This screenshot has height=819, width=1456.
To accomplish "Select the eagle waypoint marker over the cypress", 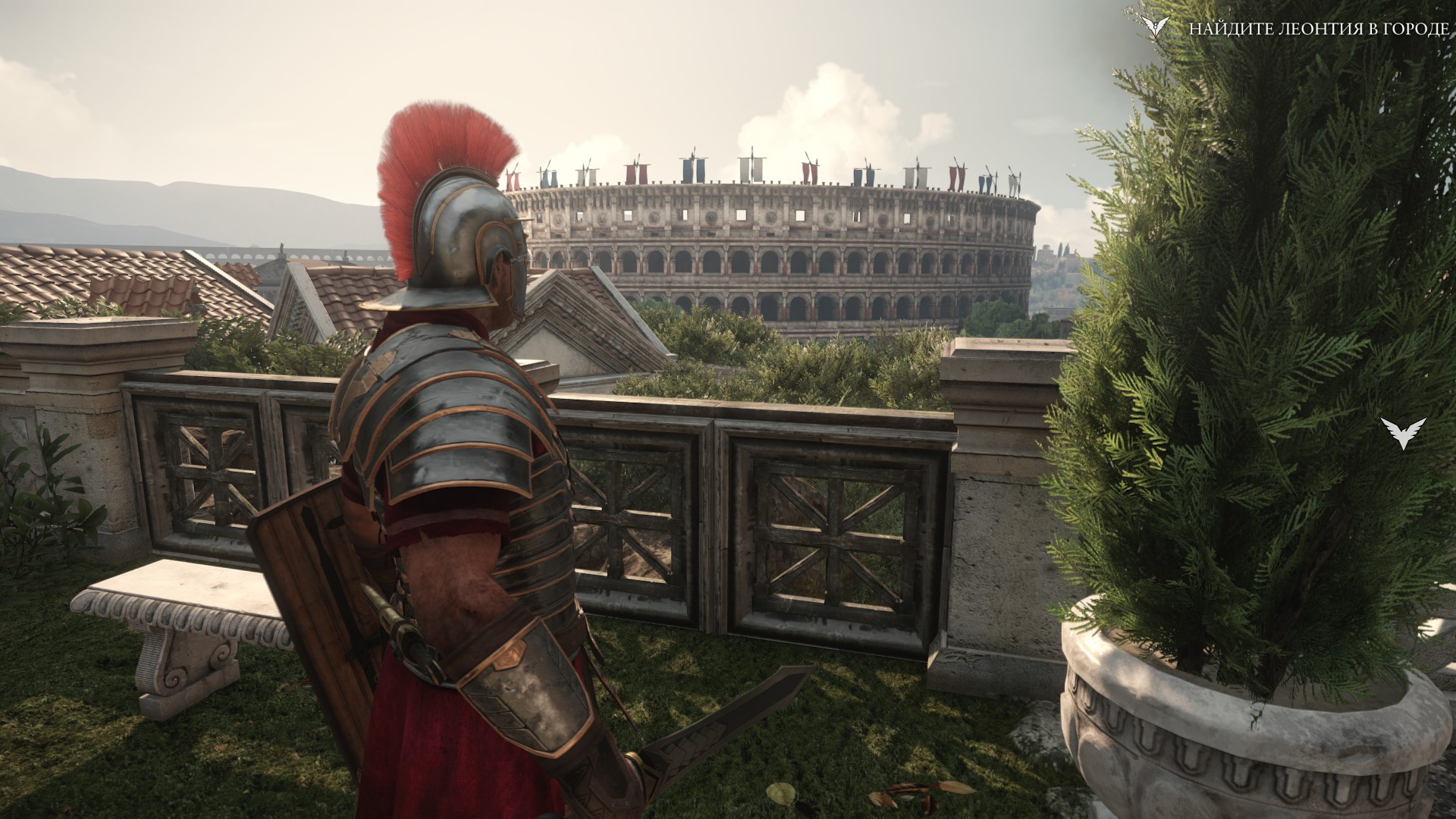I will click(x=1403, y=432).
